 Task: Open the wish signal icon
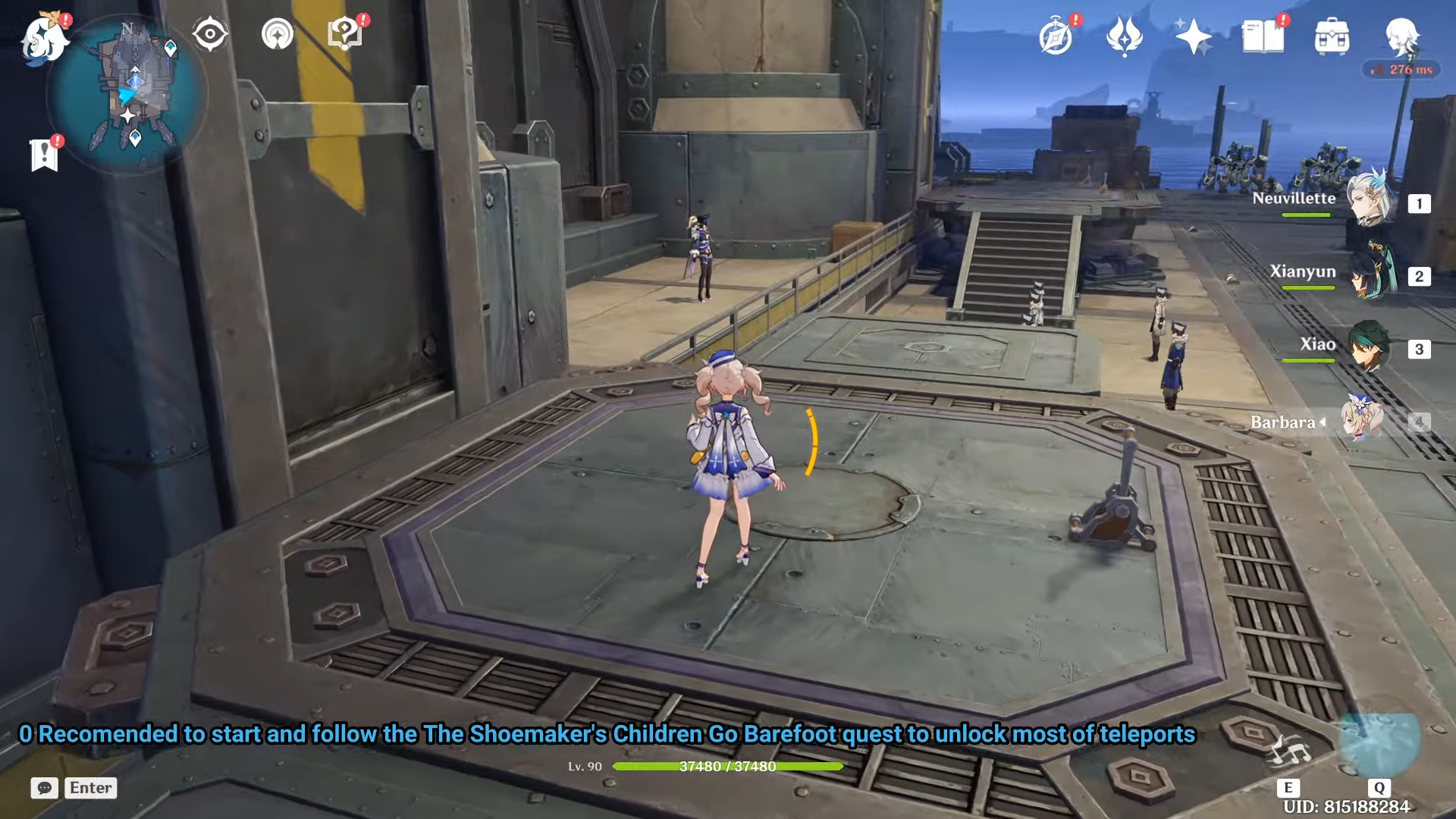[x=278, y=34]
